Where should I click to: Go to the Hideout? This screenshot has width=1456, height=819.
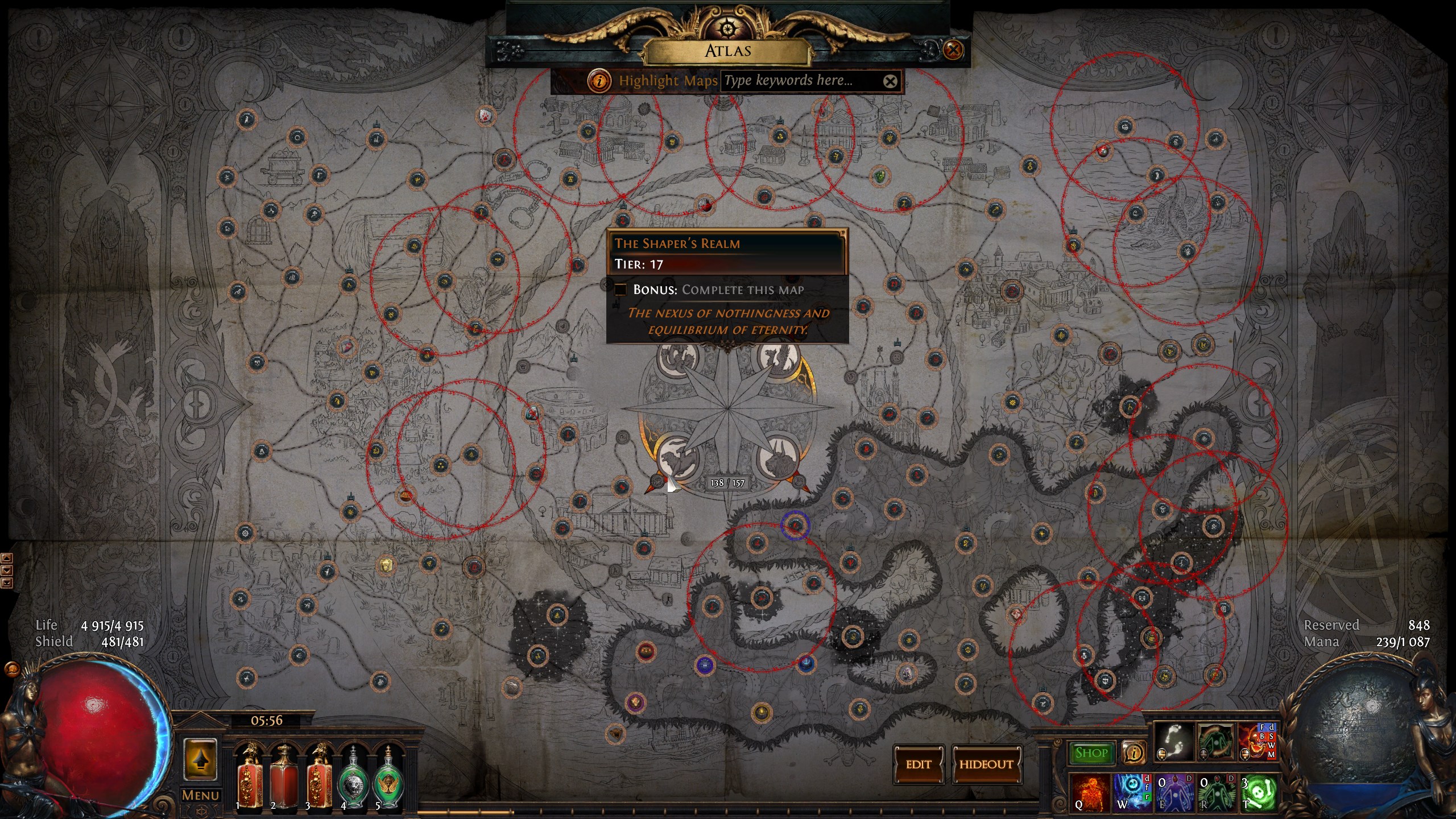[x=986, y=764]
